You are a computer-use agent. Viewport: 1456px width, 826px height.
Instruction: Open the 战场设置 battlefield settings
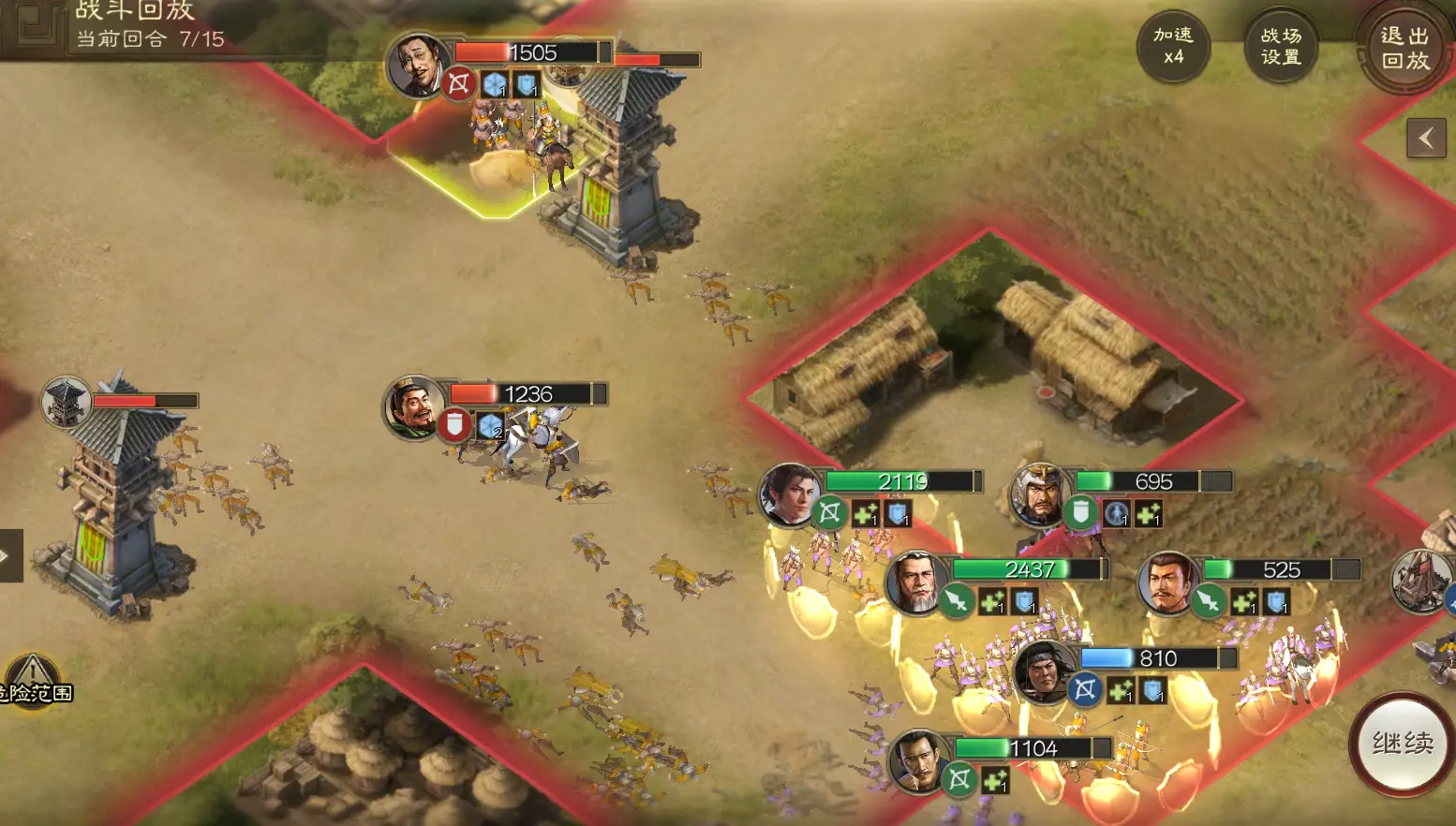click(x=1281, y=46)
